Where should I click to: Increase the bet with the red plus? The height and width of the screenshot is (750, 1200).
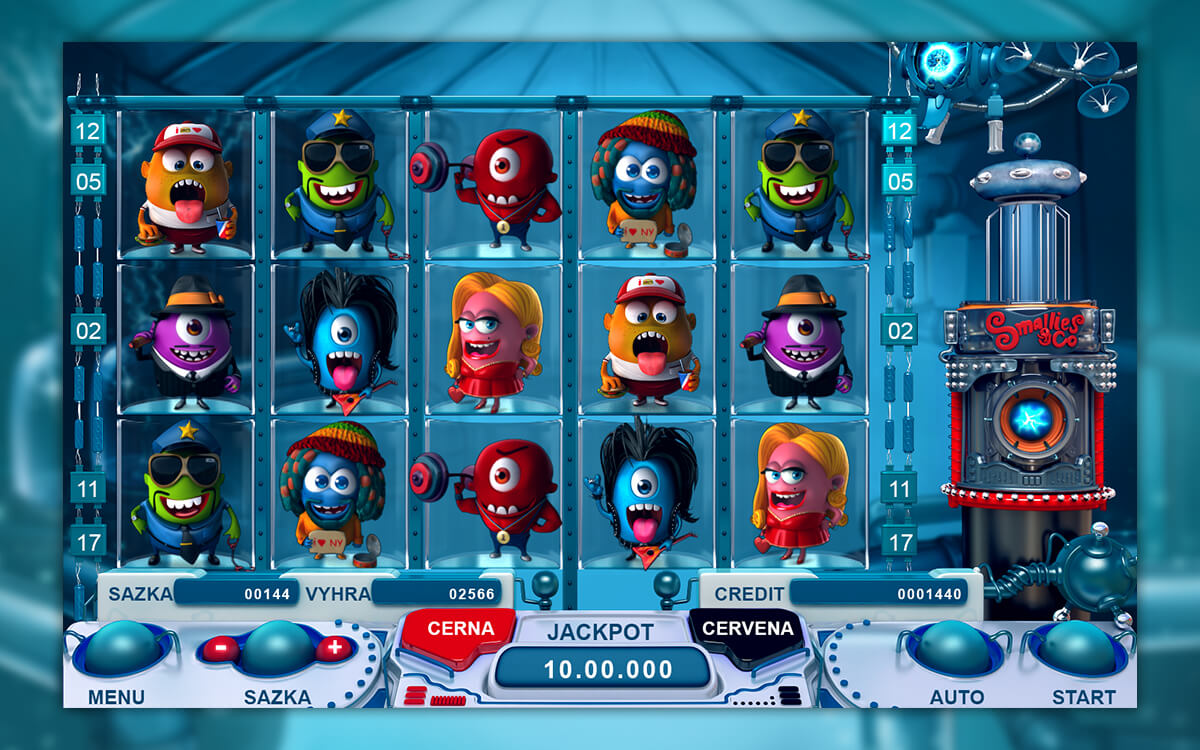tap(334, 648)
